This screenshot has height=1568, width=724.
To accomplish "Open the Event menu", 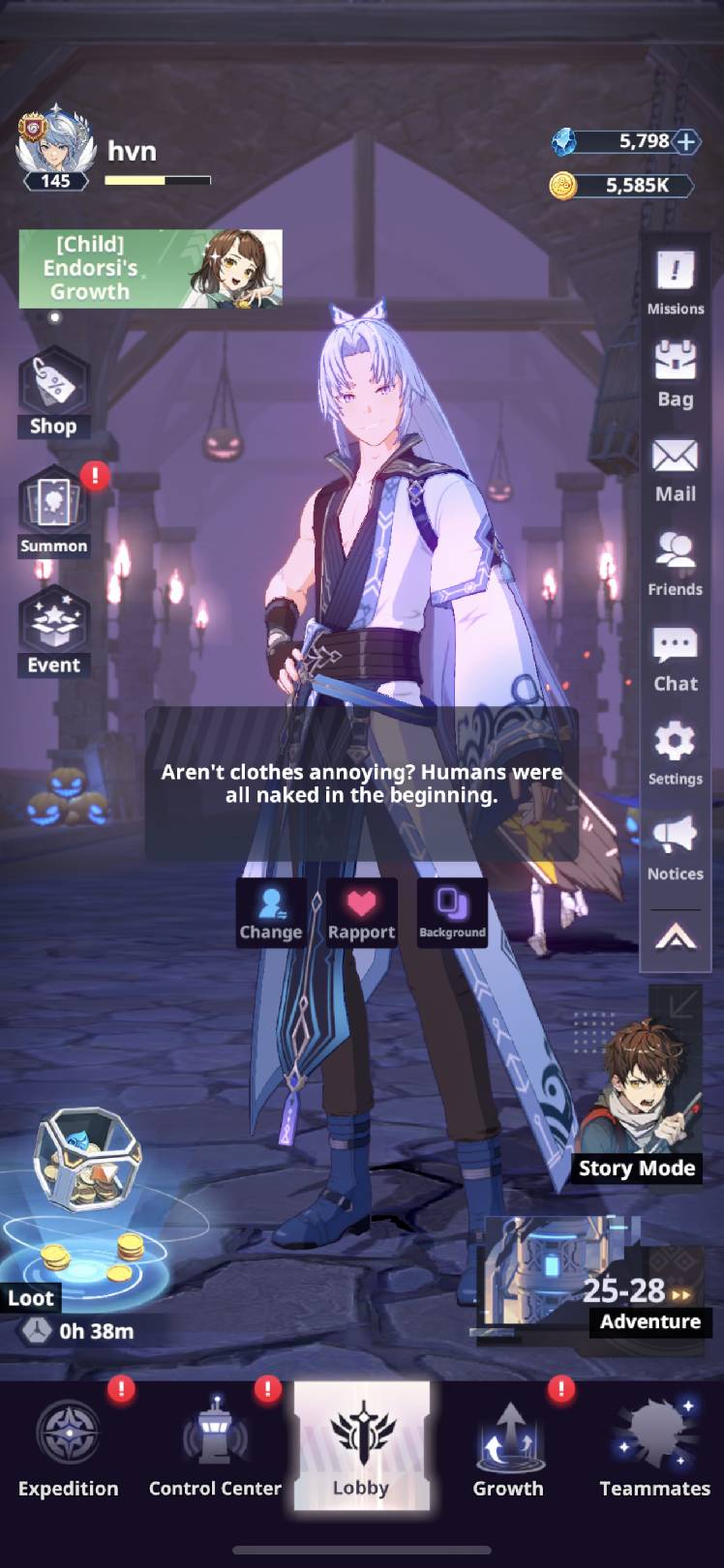I will click(53, 633).
